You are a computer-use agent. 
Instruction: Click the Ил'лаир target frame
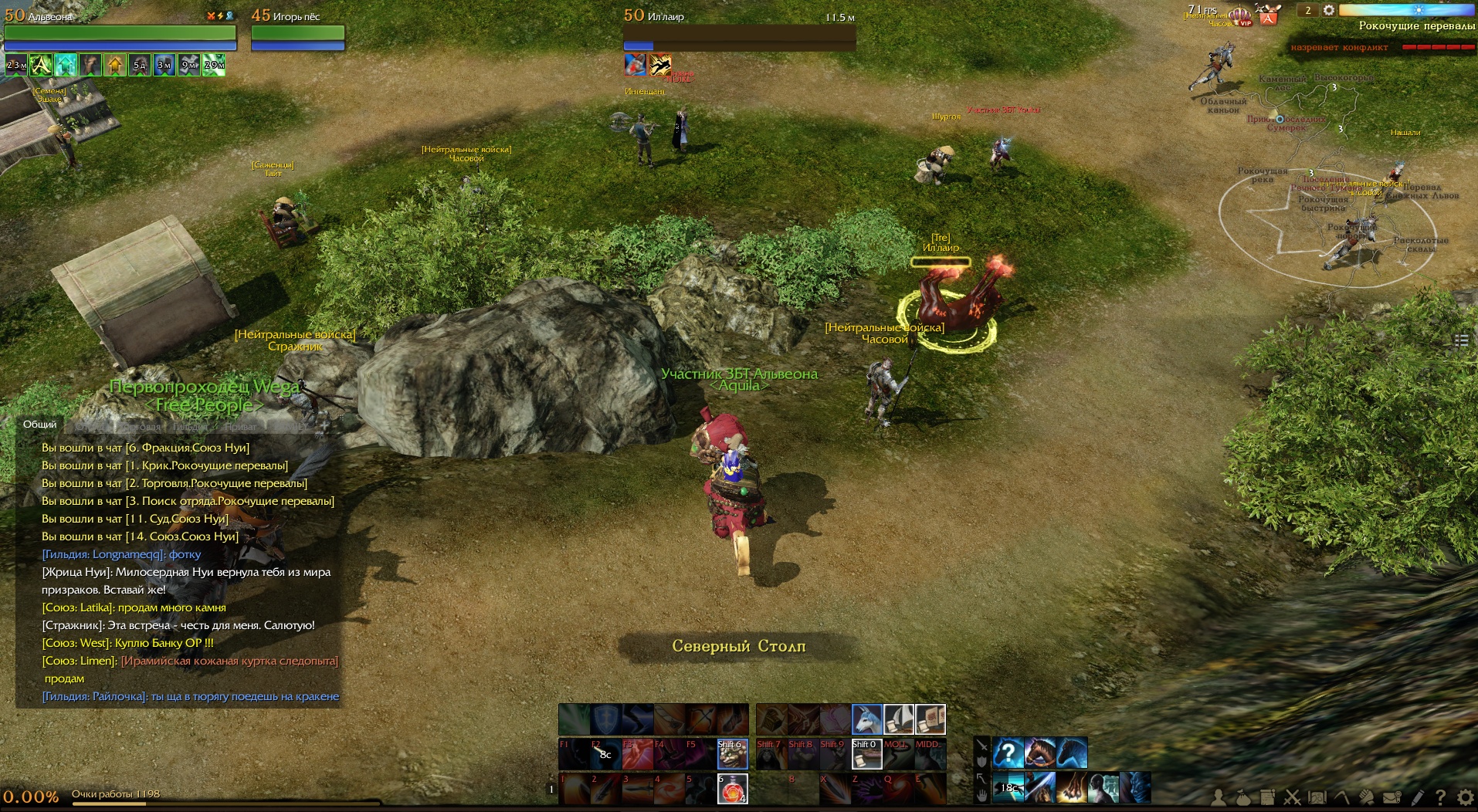click(739, 34)
